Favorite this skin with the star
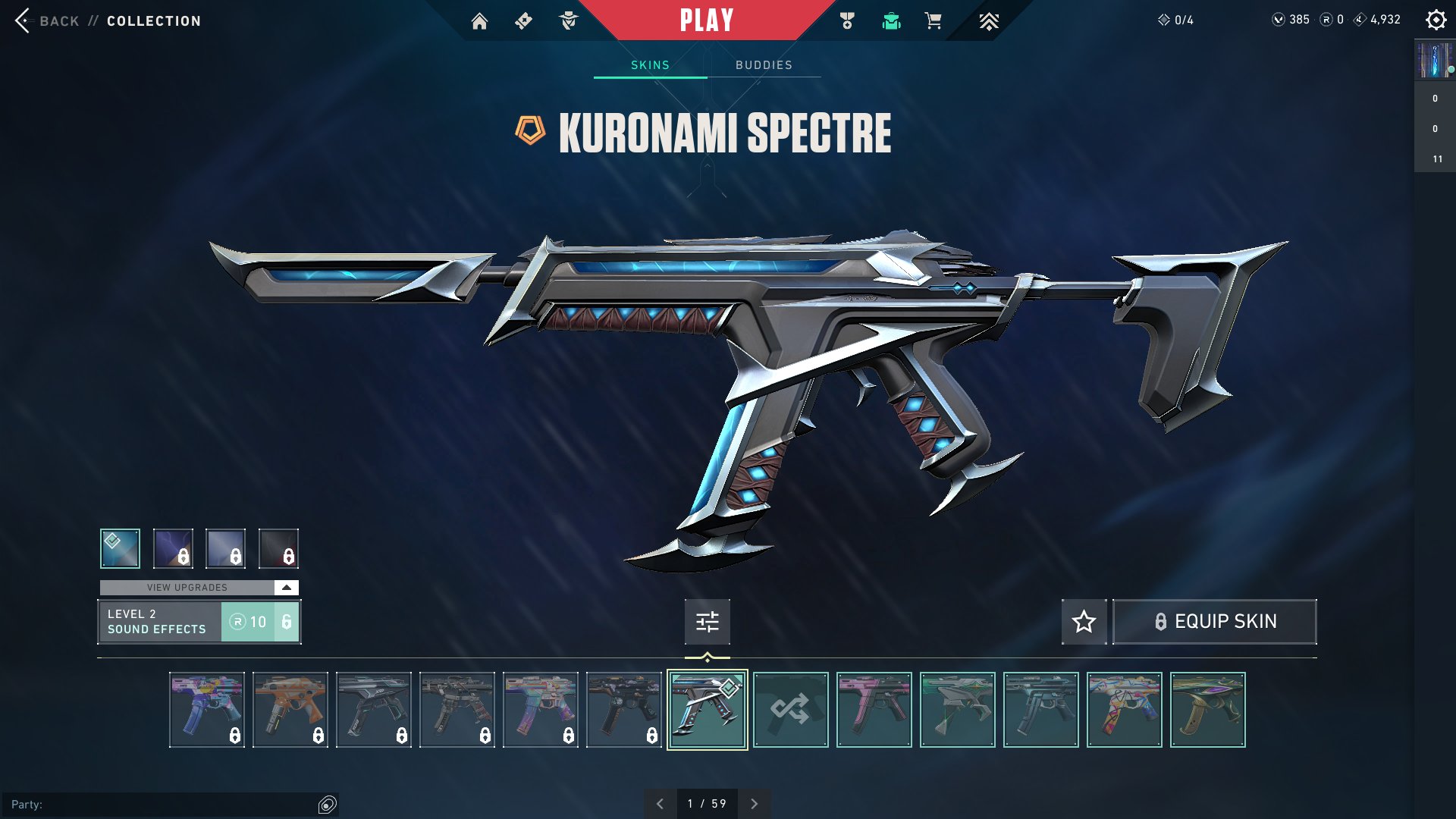 [1084, 622]
